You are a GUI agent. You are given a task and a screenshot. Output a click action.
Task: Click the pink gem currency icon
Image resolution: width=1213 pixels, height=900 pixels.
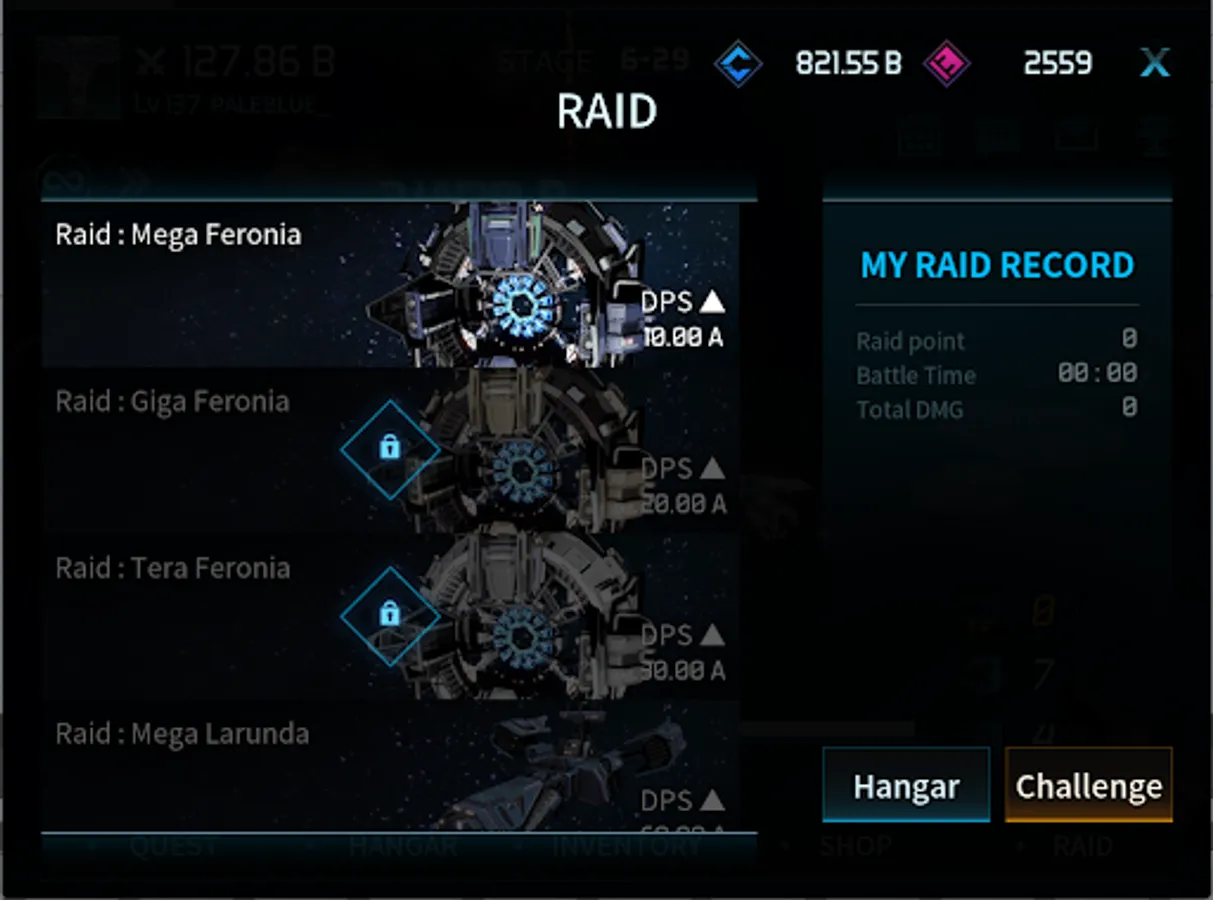pos(946,64)
